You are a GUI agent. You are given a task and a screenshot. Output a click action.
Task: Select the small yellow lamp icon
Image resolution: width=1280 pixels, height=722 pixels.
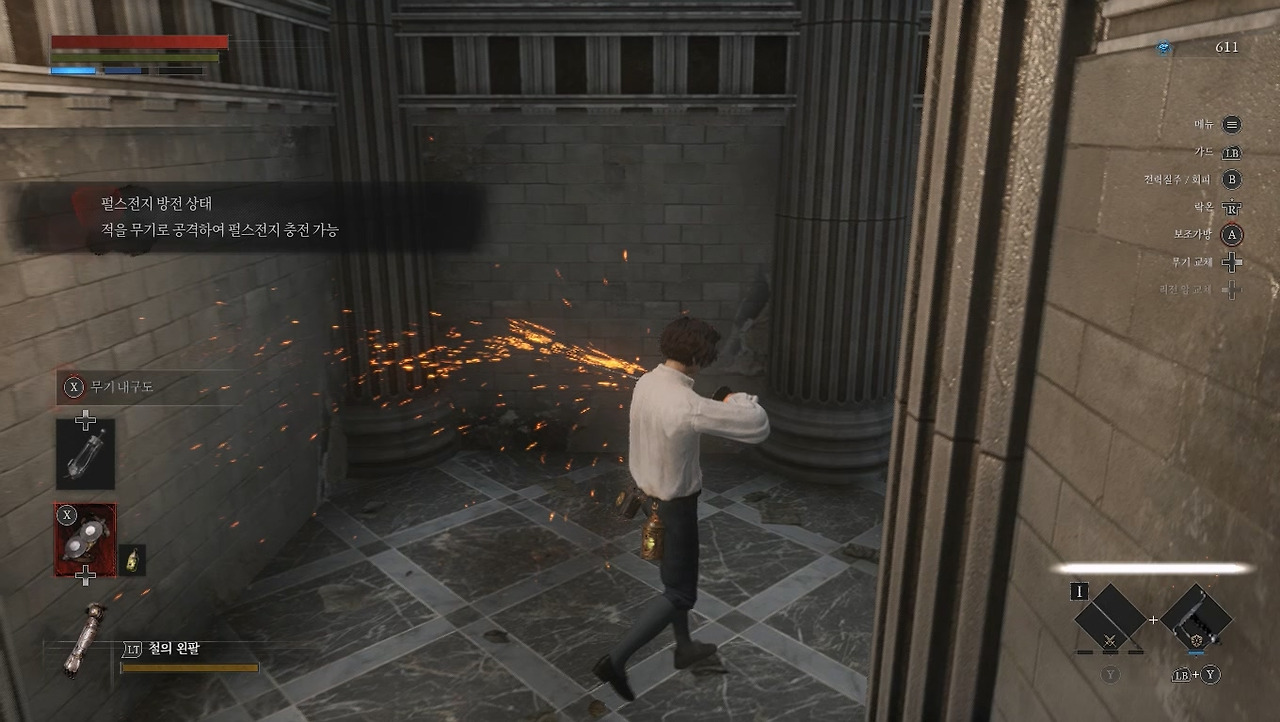[x=133, y=560]
